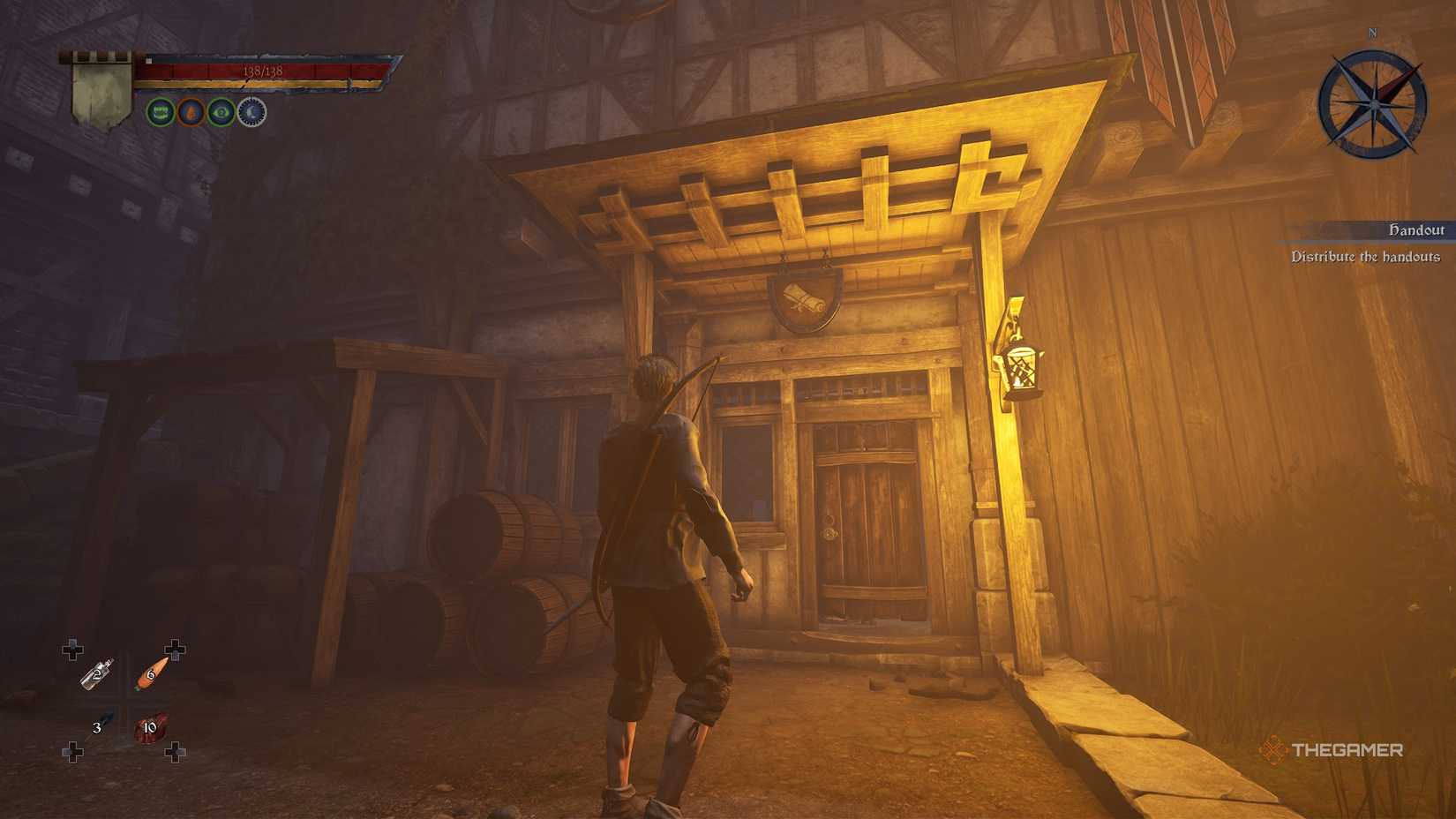Select the green eye perception buff icon
Viewport: 1456px width, 819px height.
point(221,112)
